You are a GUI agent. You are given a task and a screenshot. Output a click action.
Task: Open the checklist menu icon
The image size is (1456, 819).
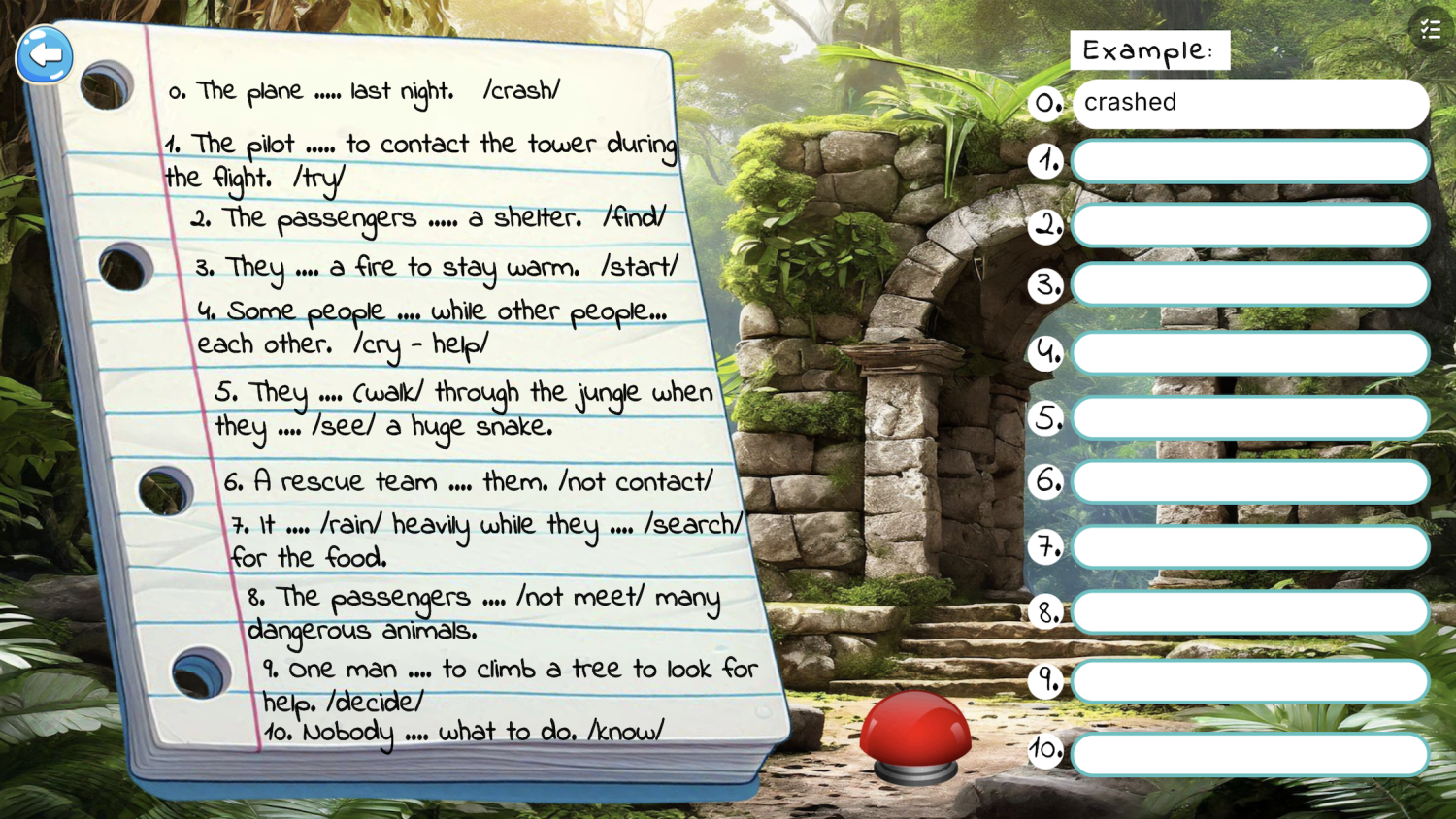pyautogui.click(x=1430, y=30)
